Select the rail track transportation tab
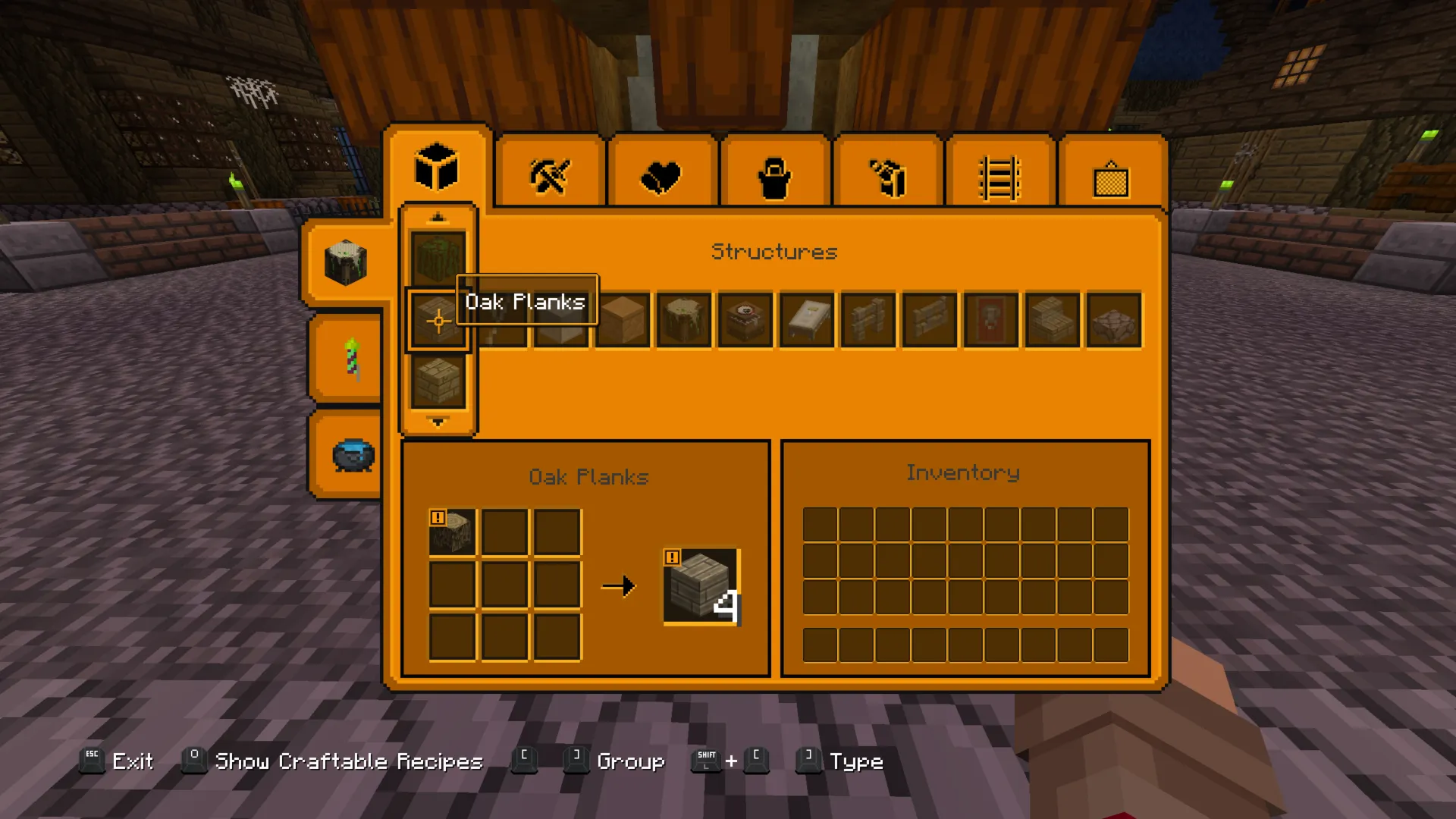Screen dimensions: 1456x819 pyautogui.click(x=999, y=178)
